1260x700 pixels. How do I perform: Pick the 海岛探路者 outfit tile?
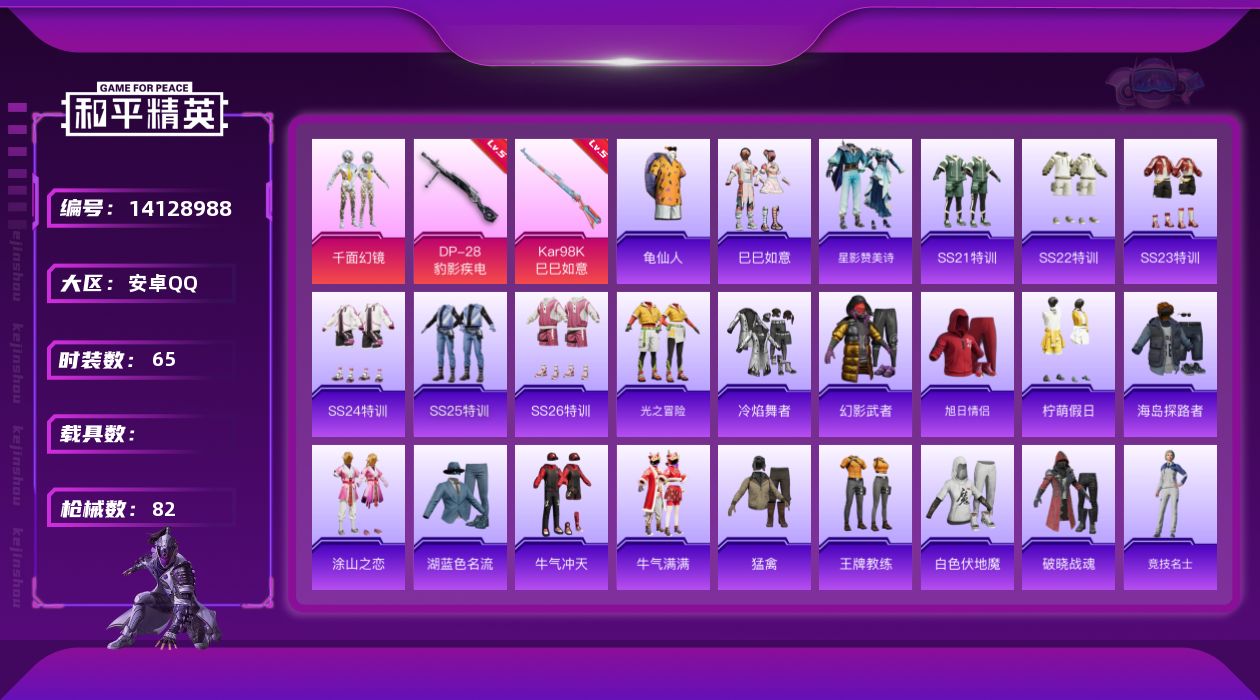[x=1170, y=364]
